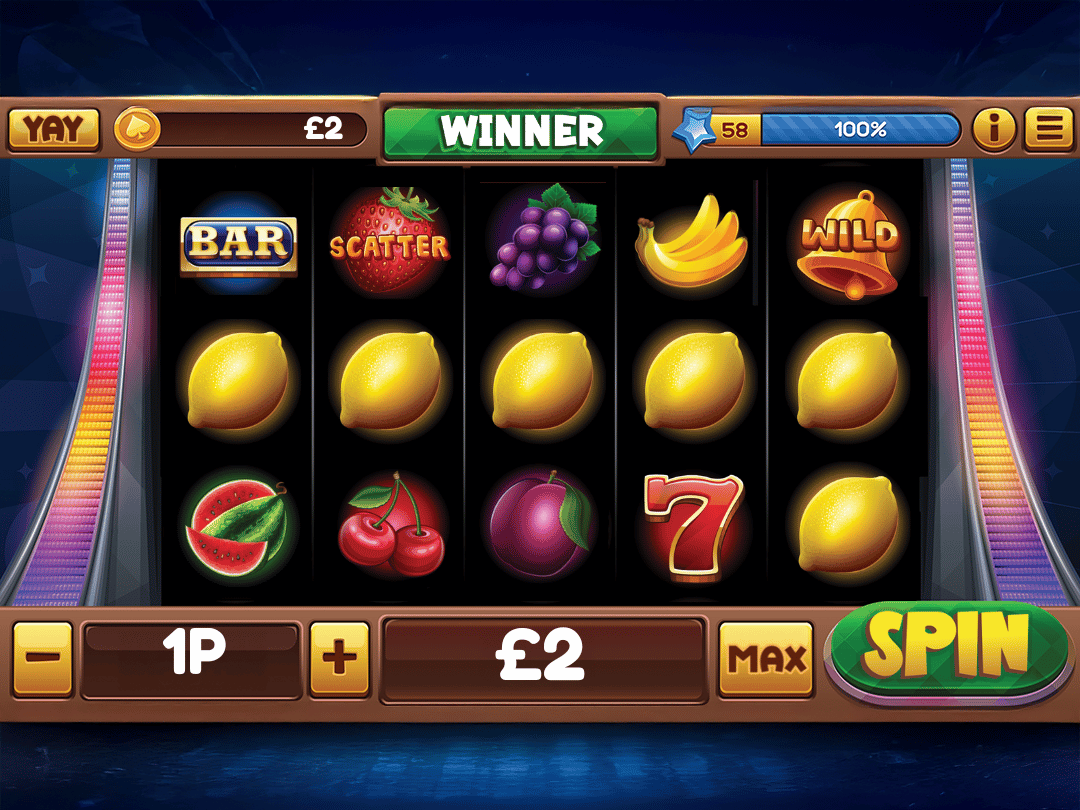Hit the green SPIN button
This screenshot has height=810, width=1080.
(x=947, y=649)
